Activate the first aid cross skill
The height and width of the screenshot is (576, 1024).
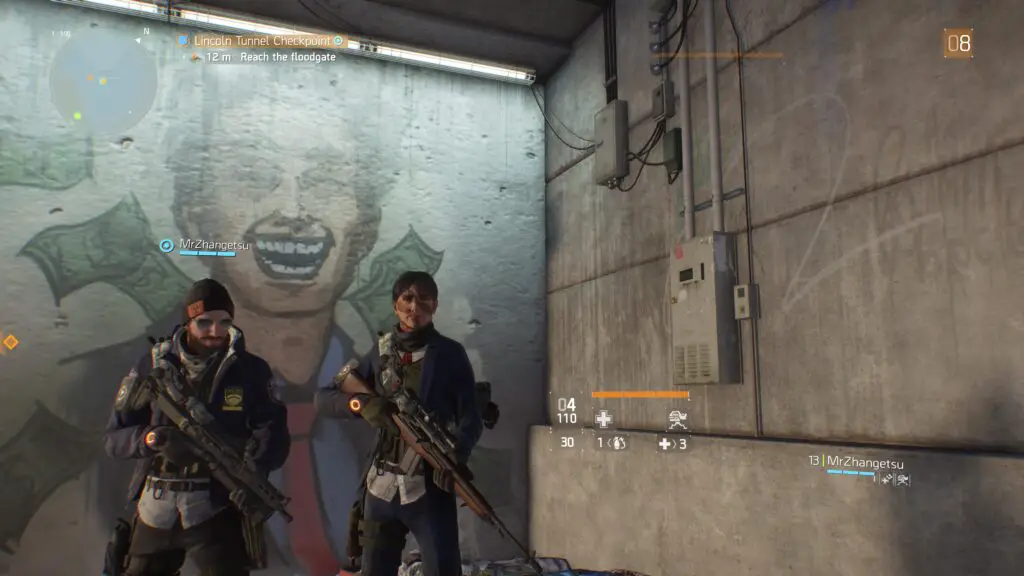pyautogui.click(x=603, y=420)
